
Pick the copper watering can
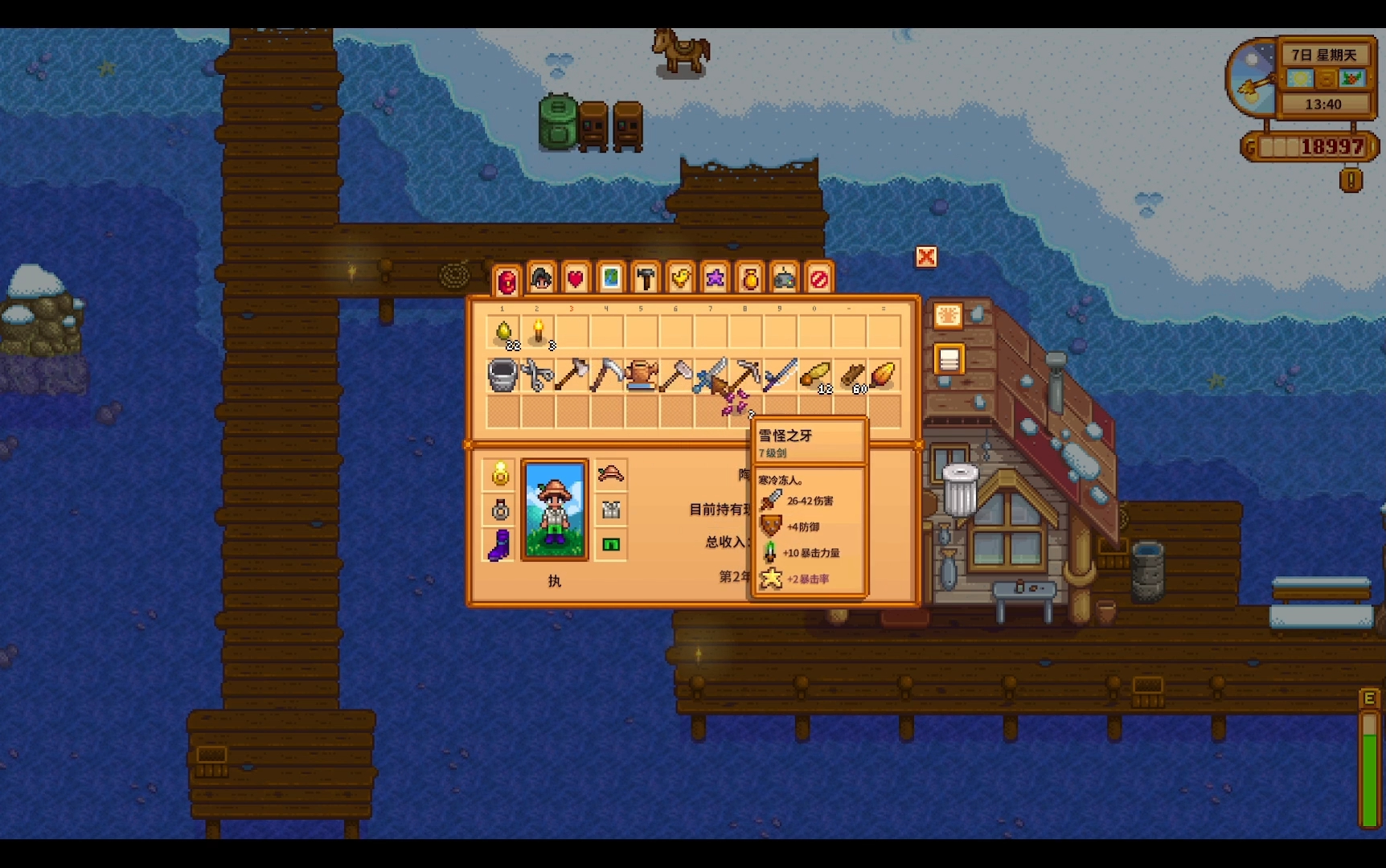tap(642, 375)
